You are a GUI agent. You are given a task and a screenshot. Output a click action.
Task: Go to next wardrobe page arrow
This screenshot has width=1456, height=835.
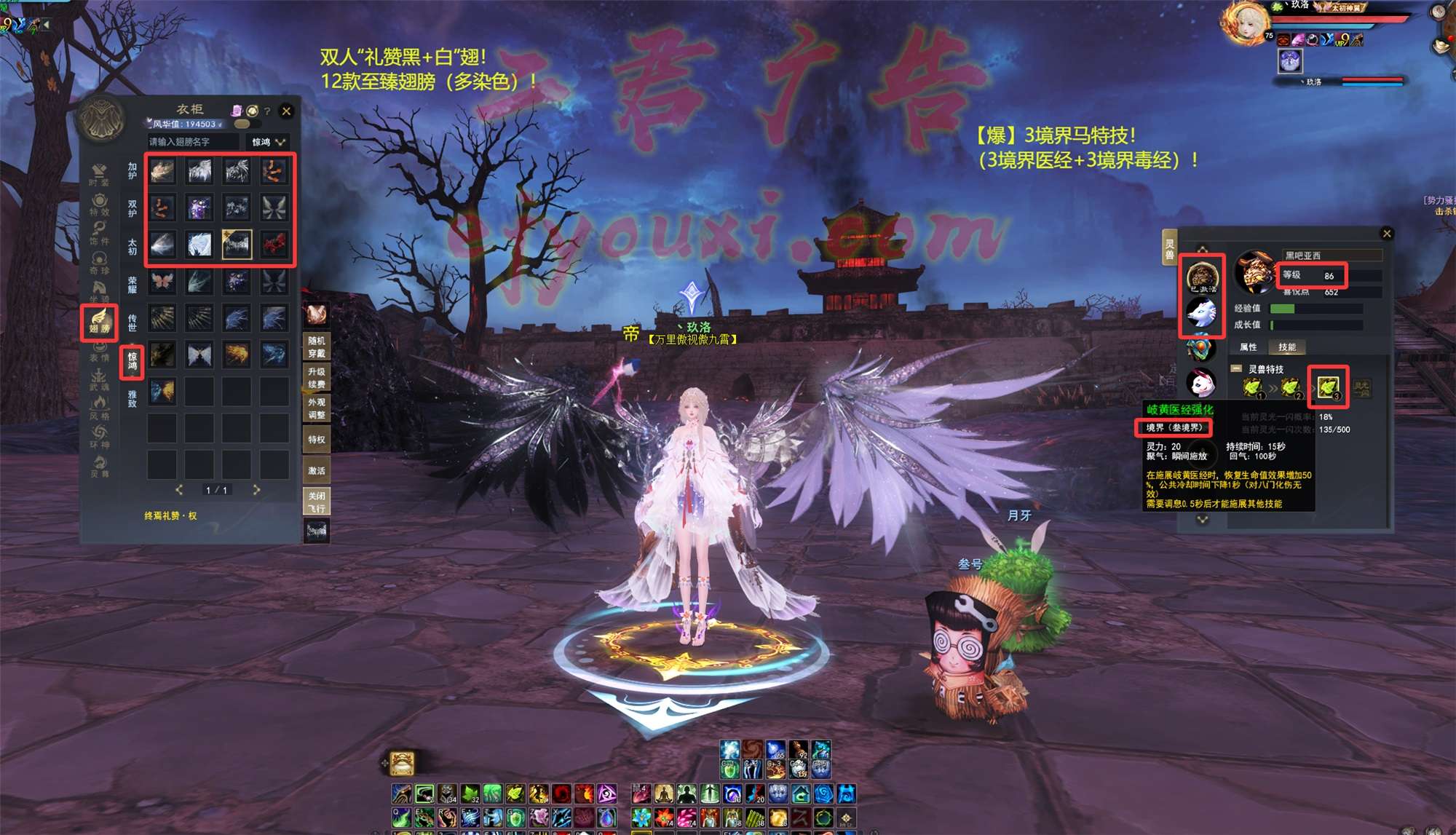coord(256,490)
